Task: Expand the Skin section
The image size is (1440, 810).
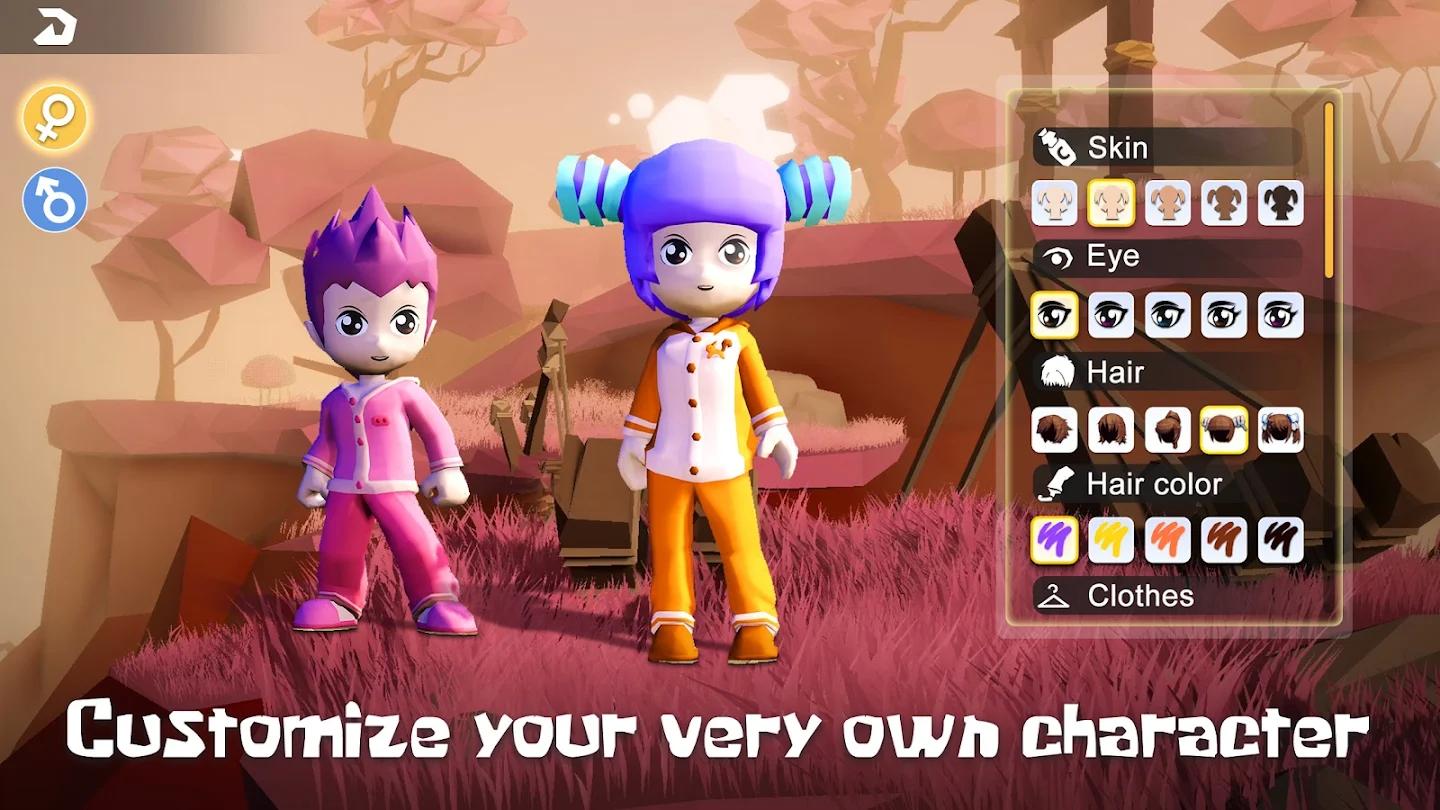Action: point(1118,148)
